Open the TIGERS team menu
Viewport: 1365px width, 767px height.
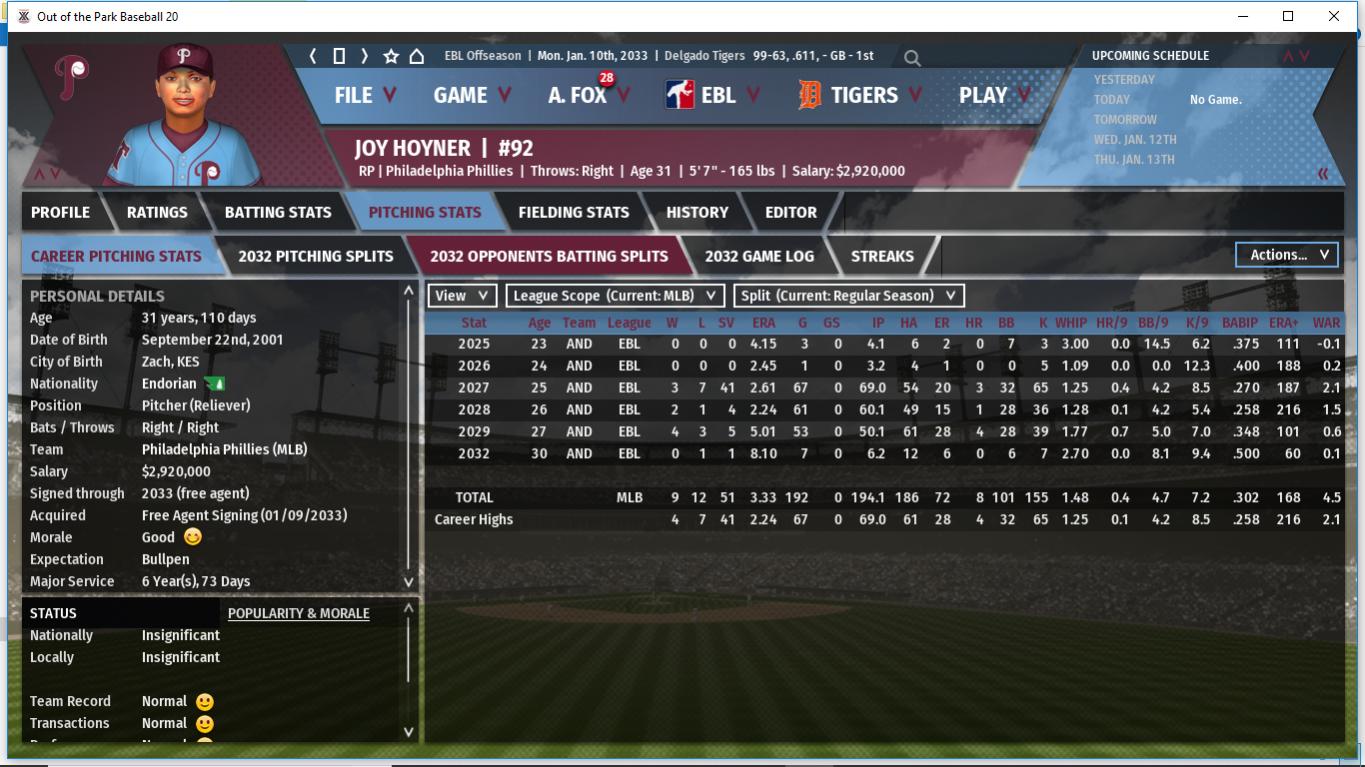(x=861, y=95)
